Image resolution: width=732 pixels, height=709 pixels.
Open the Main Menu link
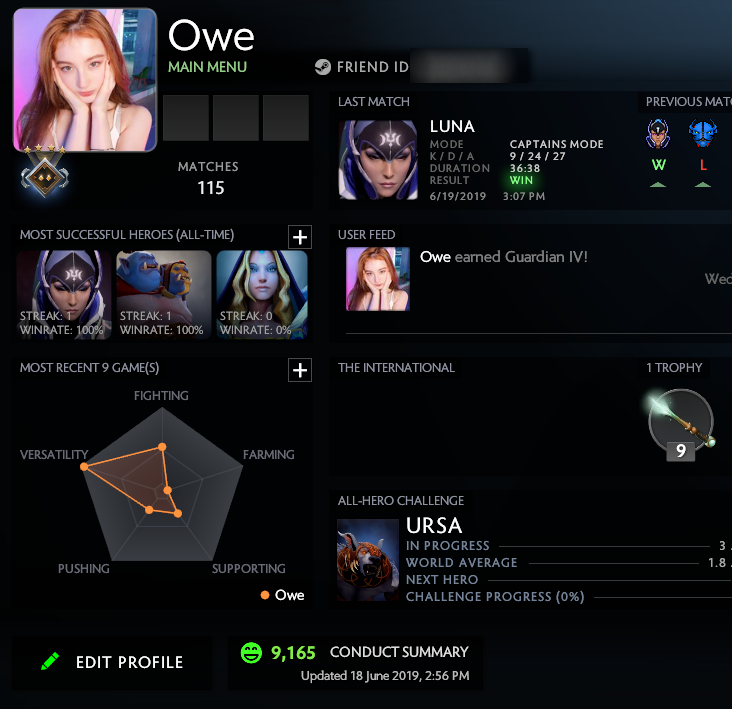(207, 67)
